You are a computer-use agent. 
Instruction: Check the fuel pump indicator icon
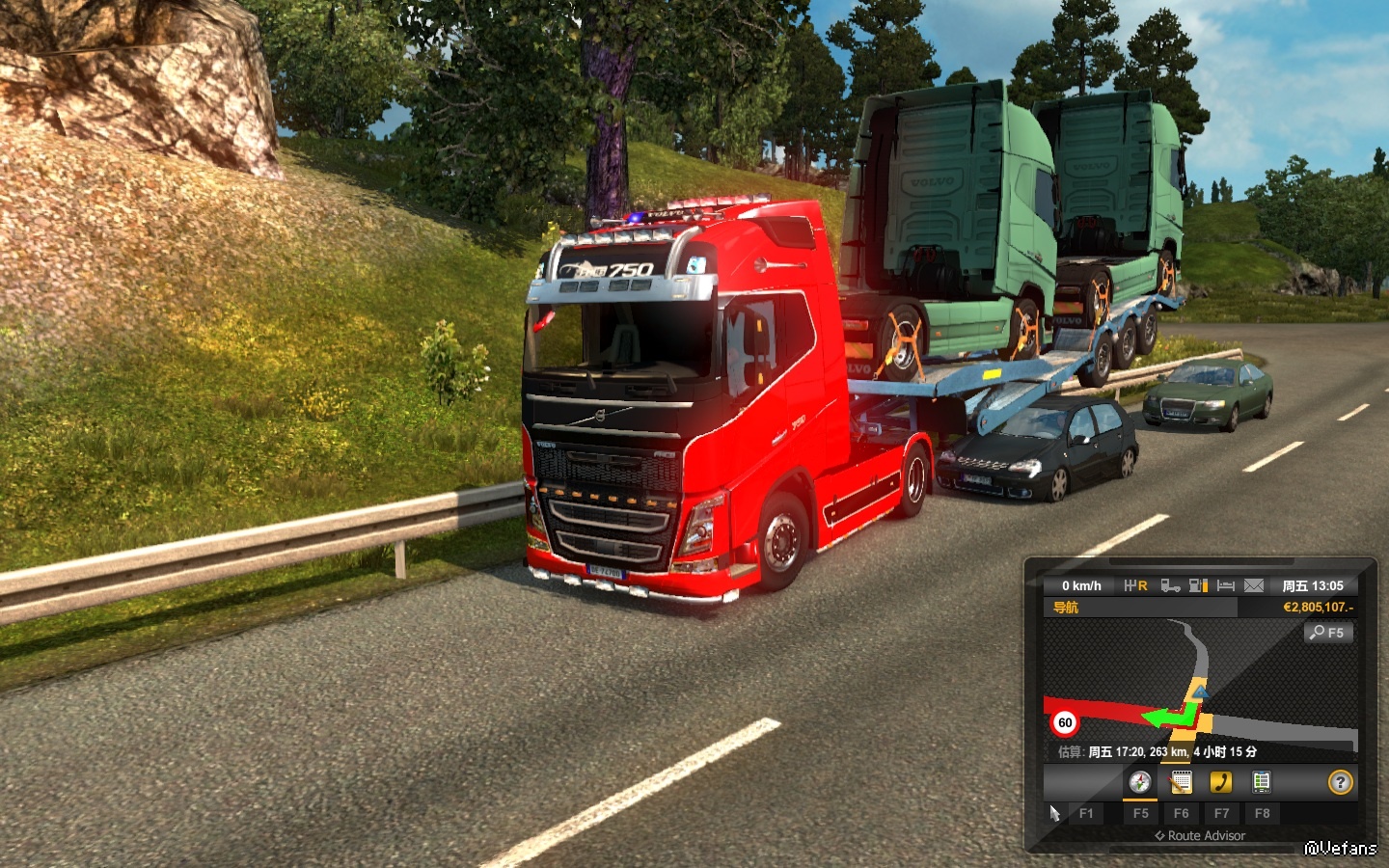coord(1198,585)
